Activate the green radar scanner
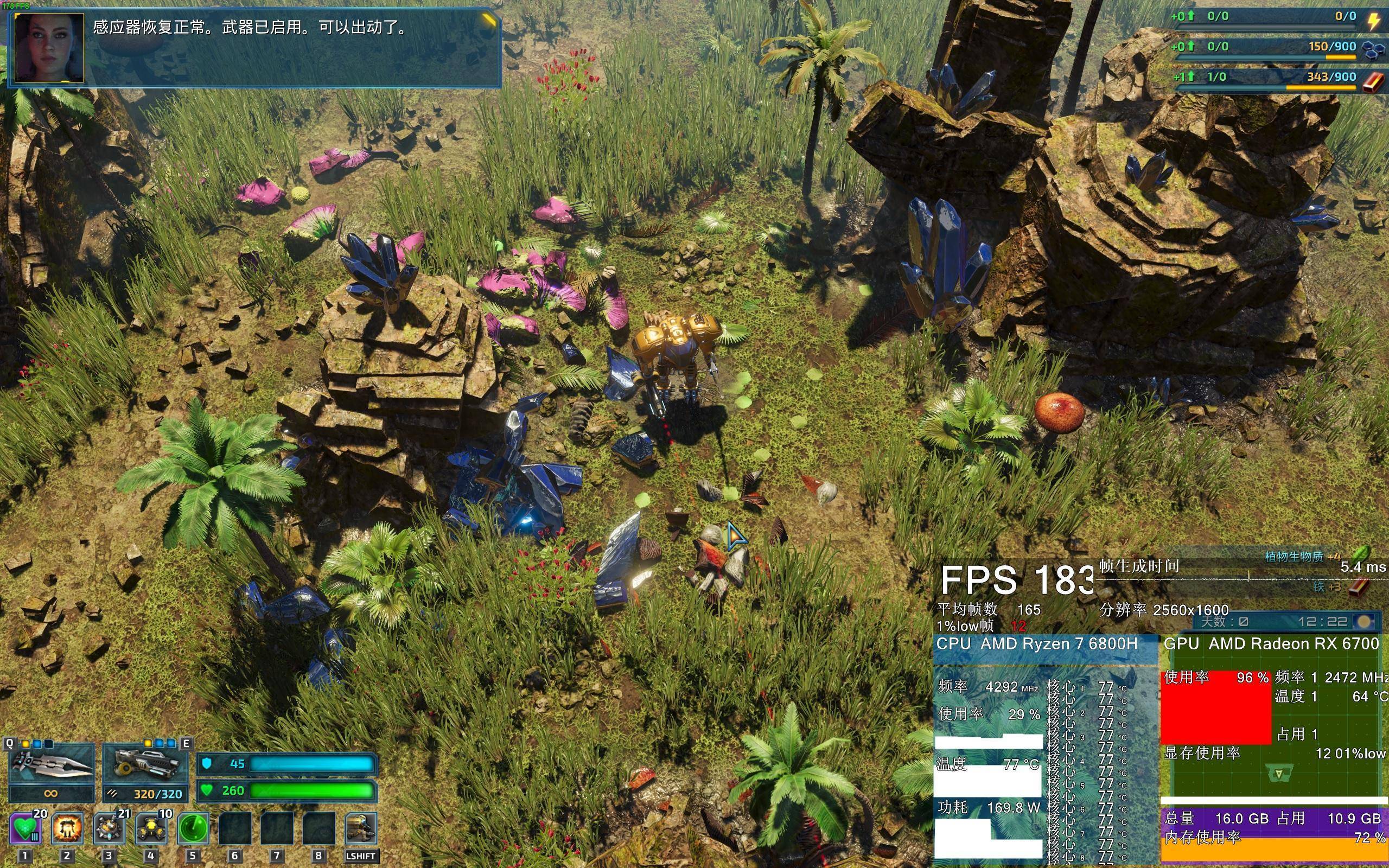 193,828
